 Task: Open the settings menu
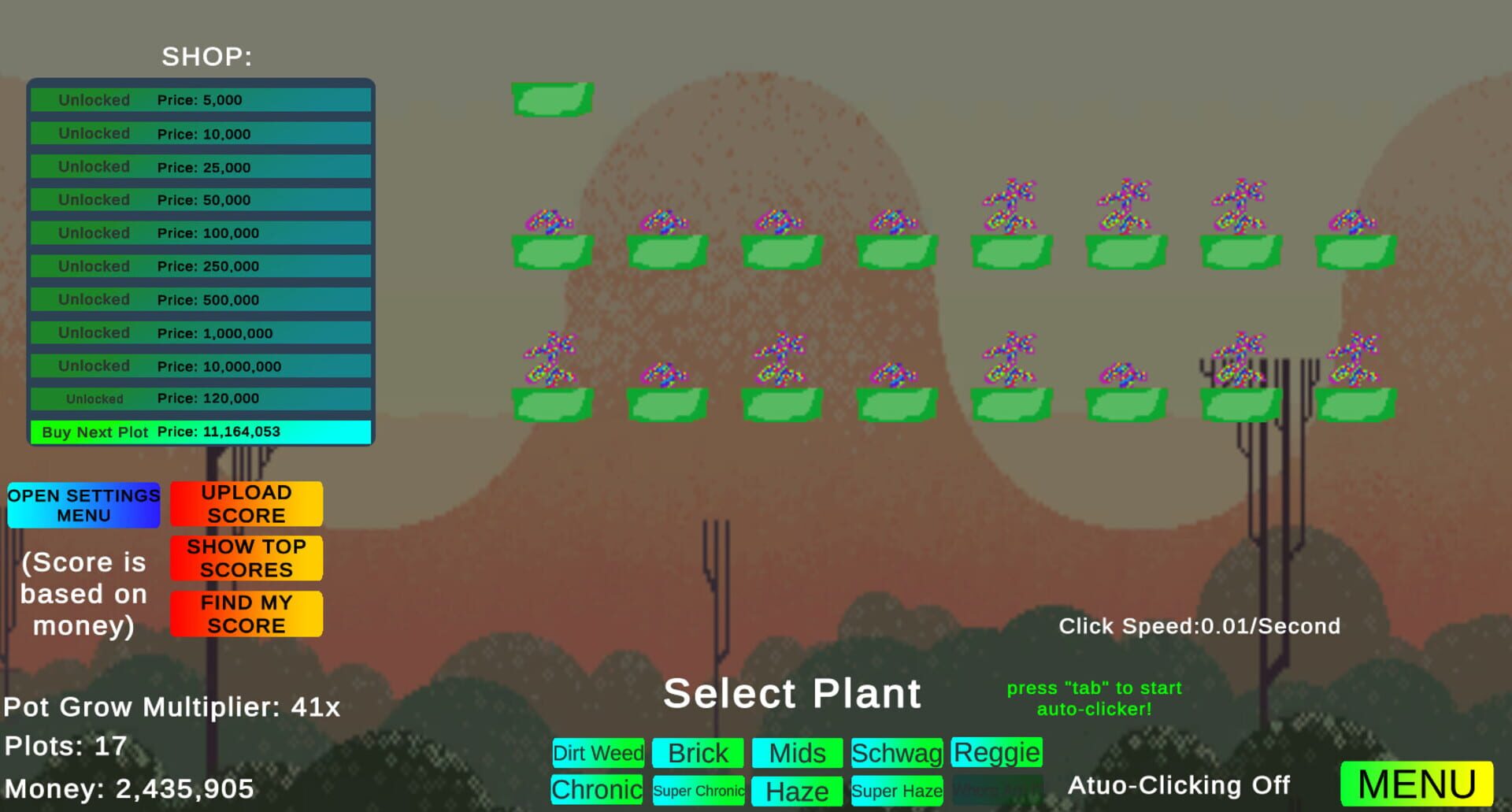pos(83,505)
